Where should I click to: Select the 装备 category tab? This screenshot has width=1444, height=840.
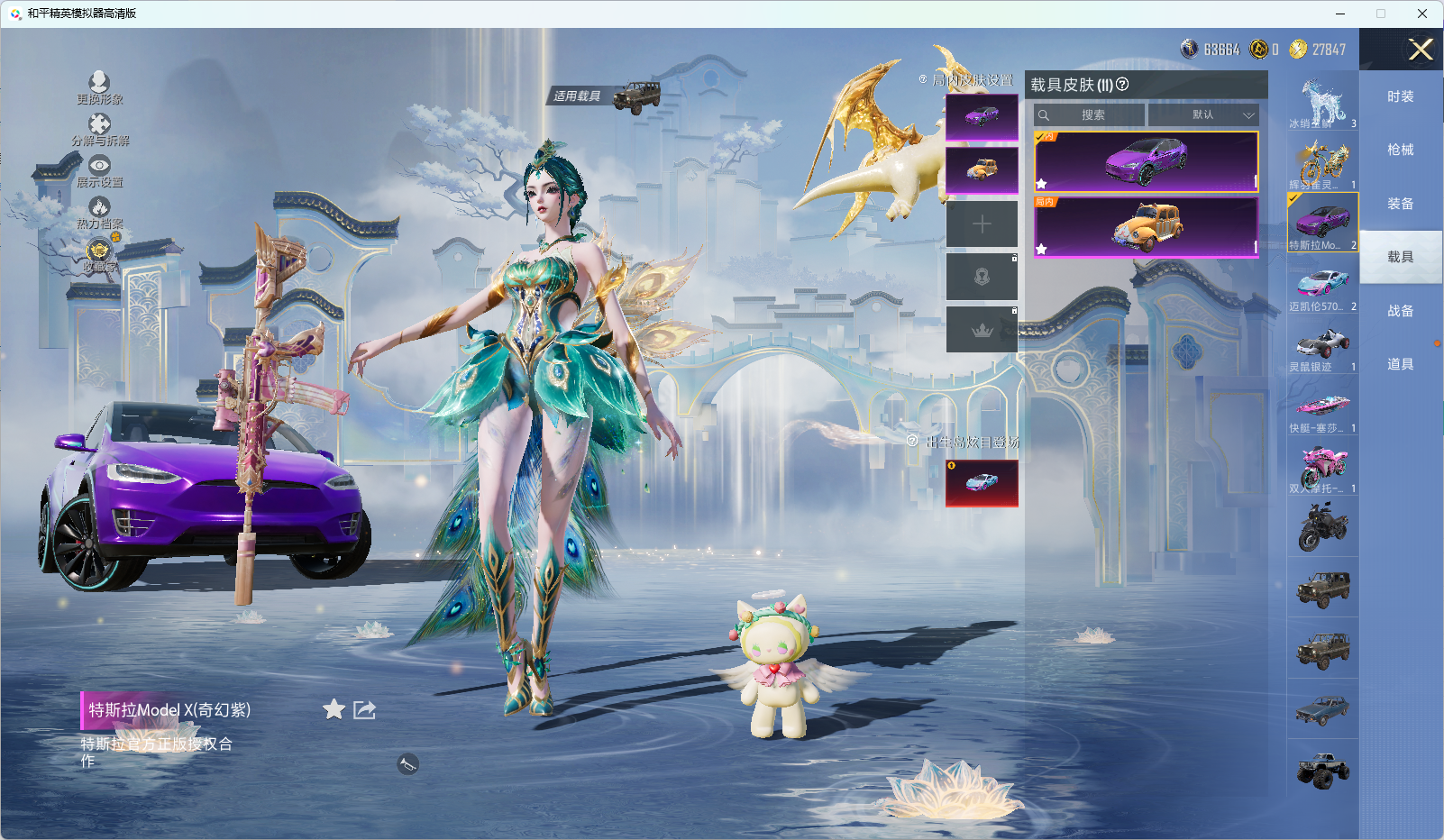[1400, 204]
